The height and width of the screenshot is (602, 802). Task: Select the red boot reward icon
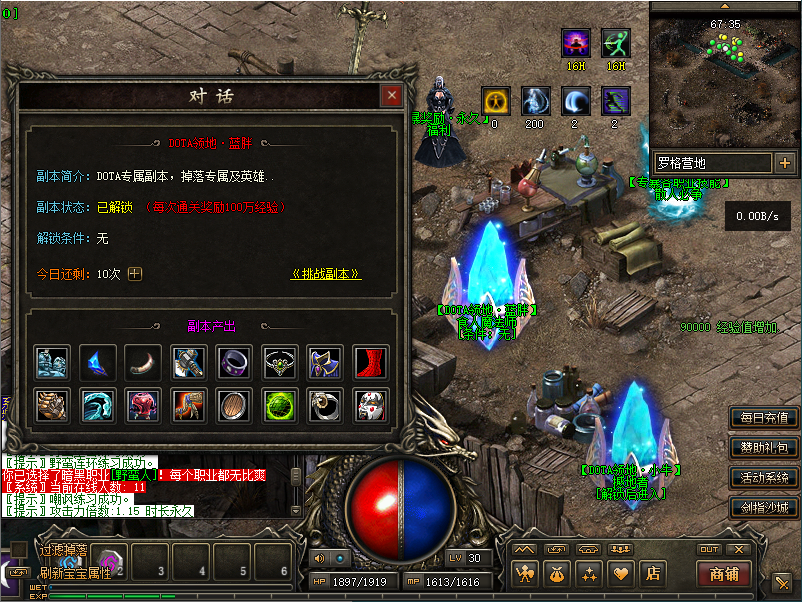pos(372,362)
